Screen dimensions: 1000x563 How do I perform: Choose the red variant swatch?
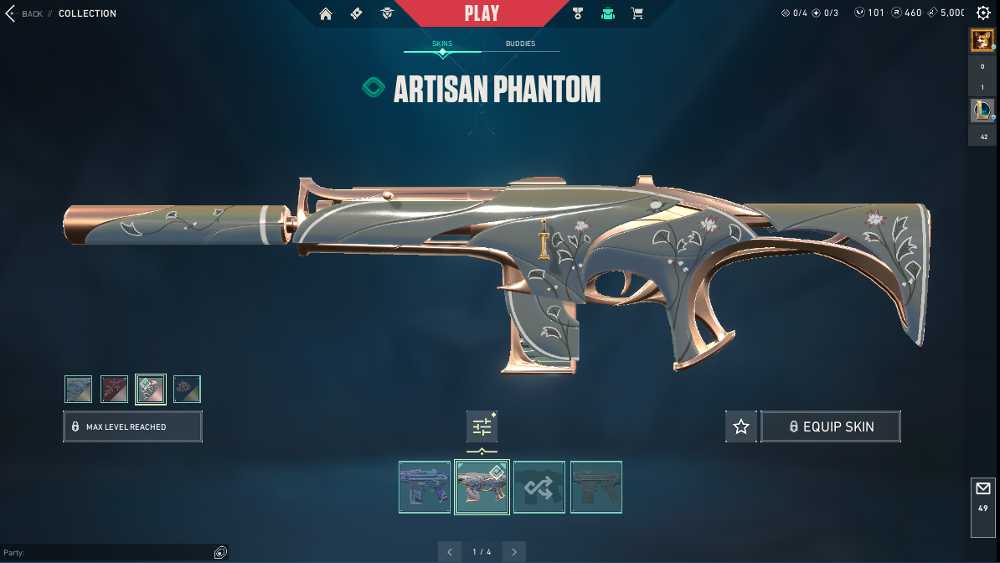pos(114,389)
